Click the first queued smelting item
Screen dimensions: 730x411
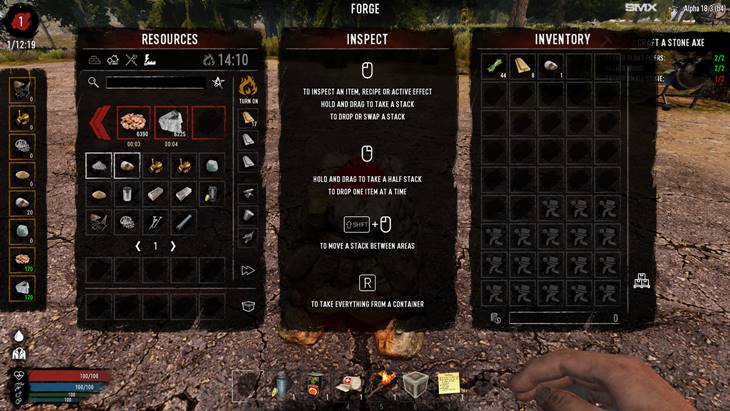tap(134, 122)
